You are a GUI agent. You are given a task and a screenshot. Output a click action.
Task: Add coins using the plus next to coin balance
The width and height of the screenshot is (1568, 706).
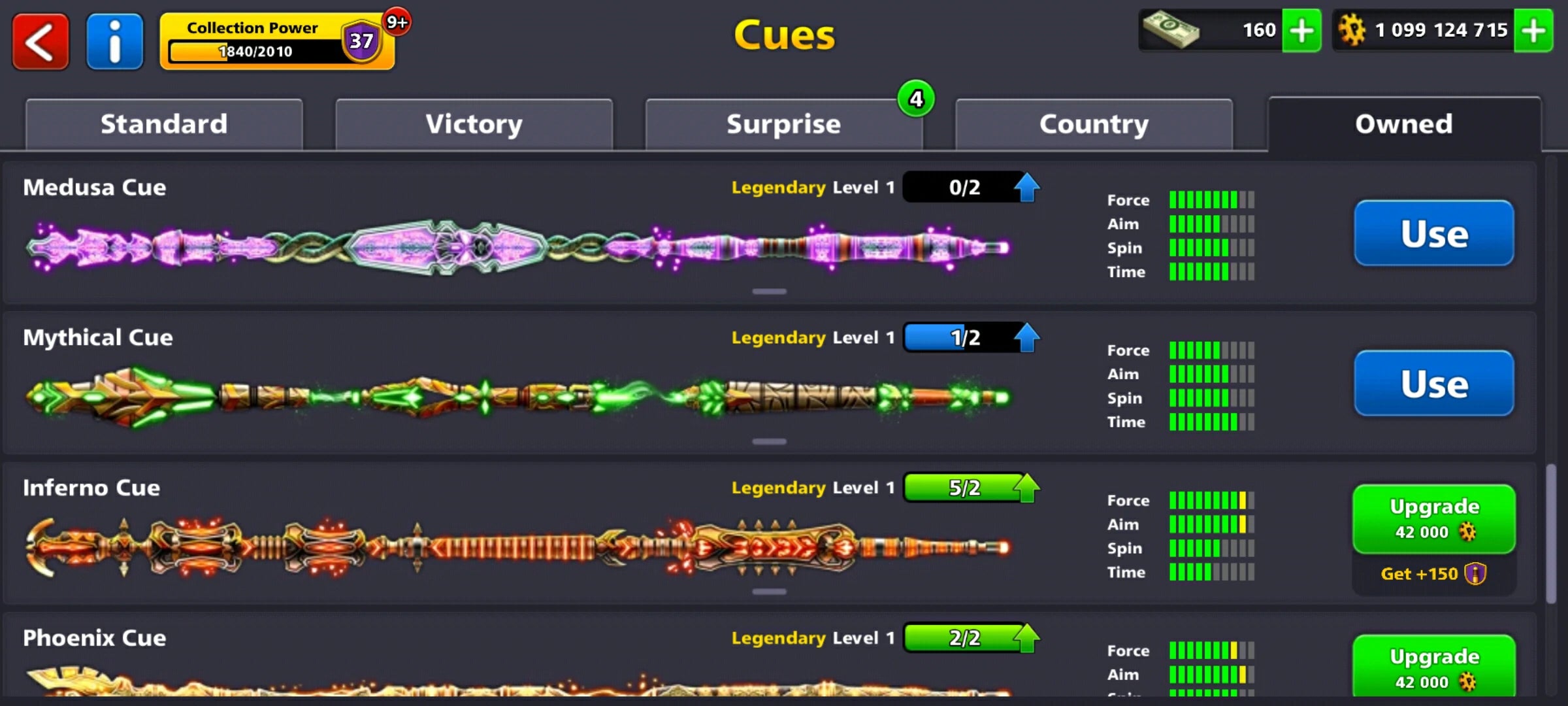pos(1534,30)
